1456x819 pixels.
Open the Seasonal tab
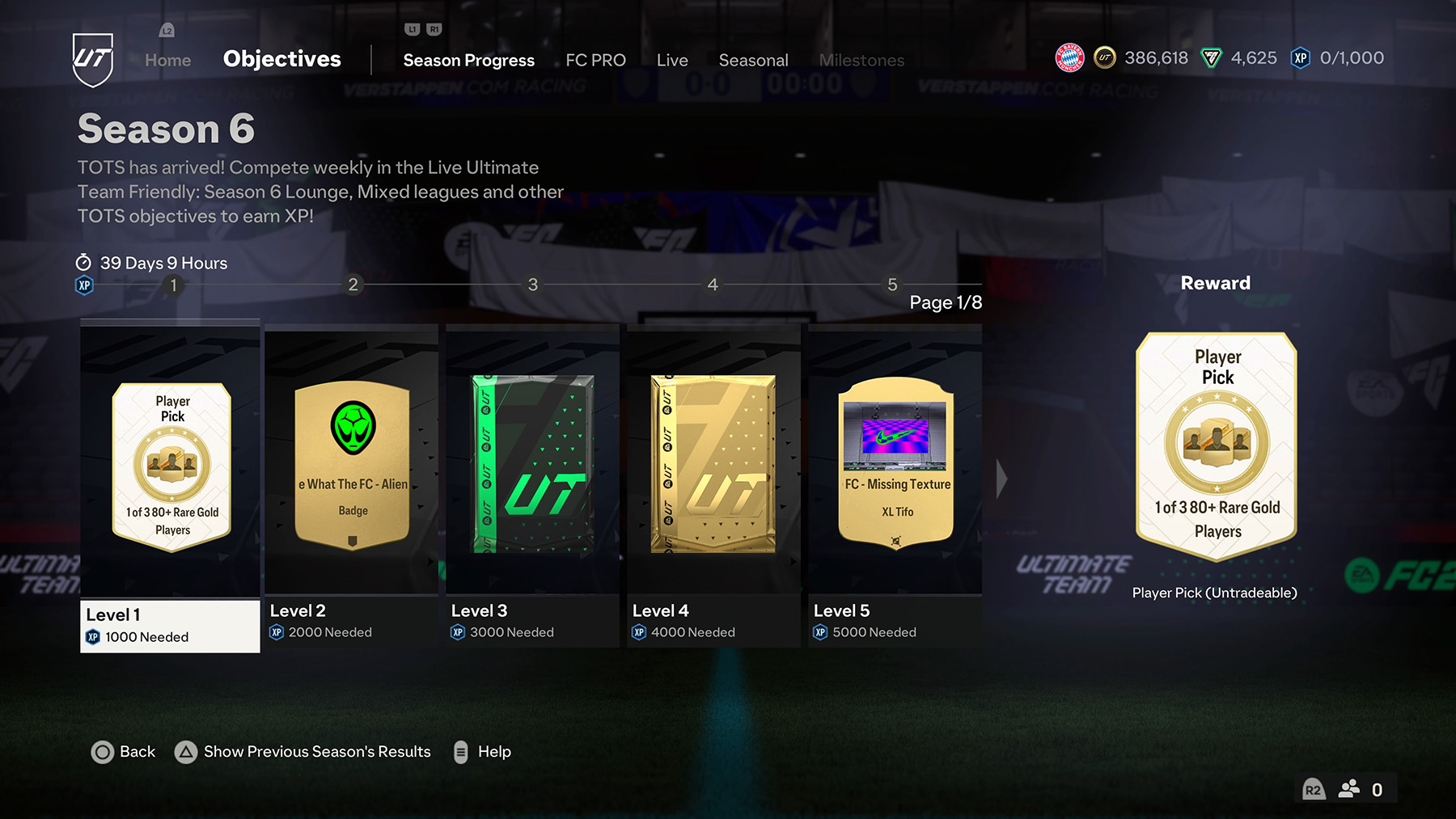[x=753, y=60]
